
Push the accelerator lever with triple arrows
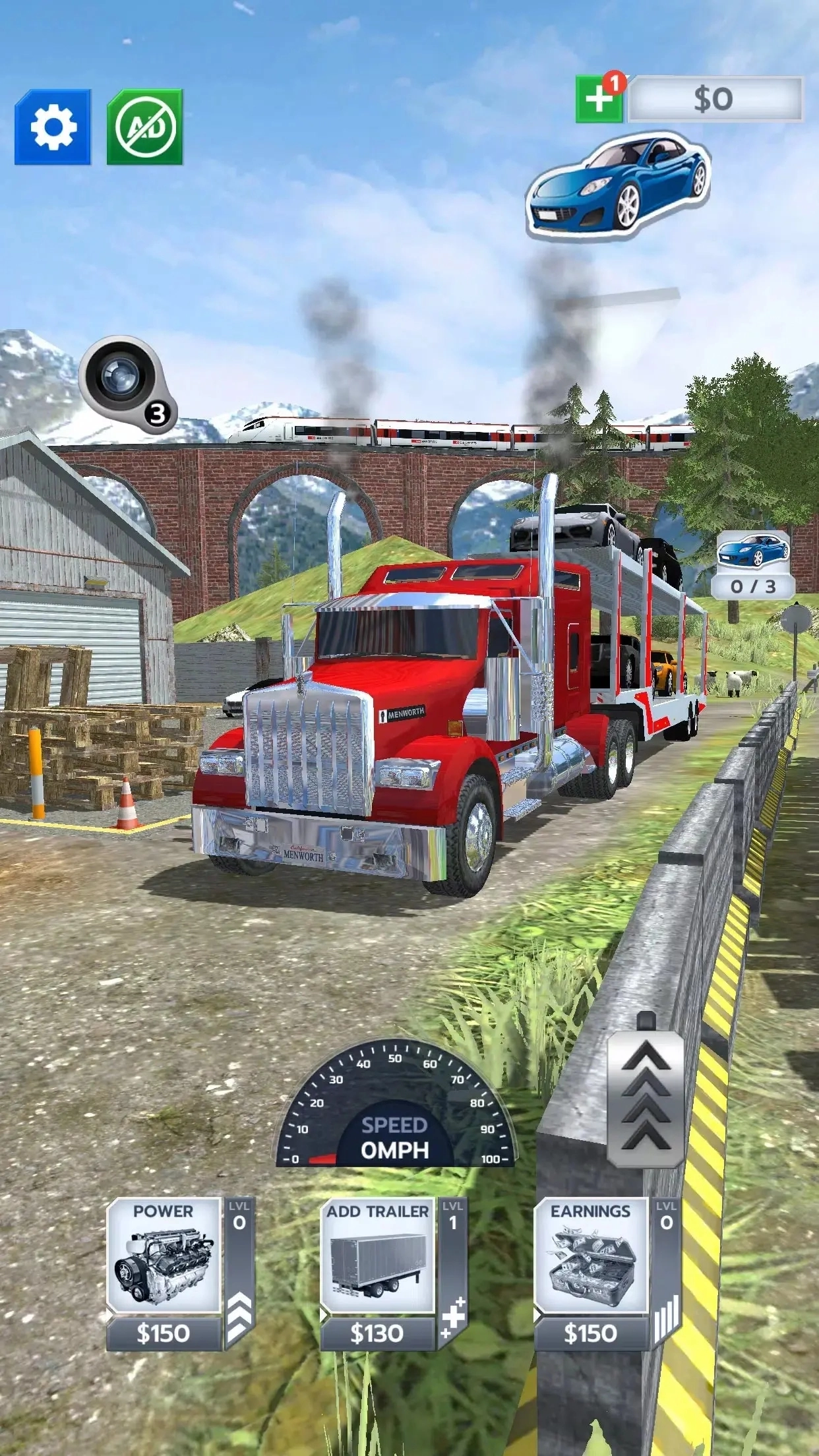[646, 1097]
